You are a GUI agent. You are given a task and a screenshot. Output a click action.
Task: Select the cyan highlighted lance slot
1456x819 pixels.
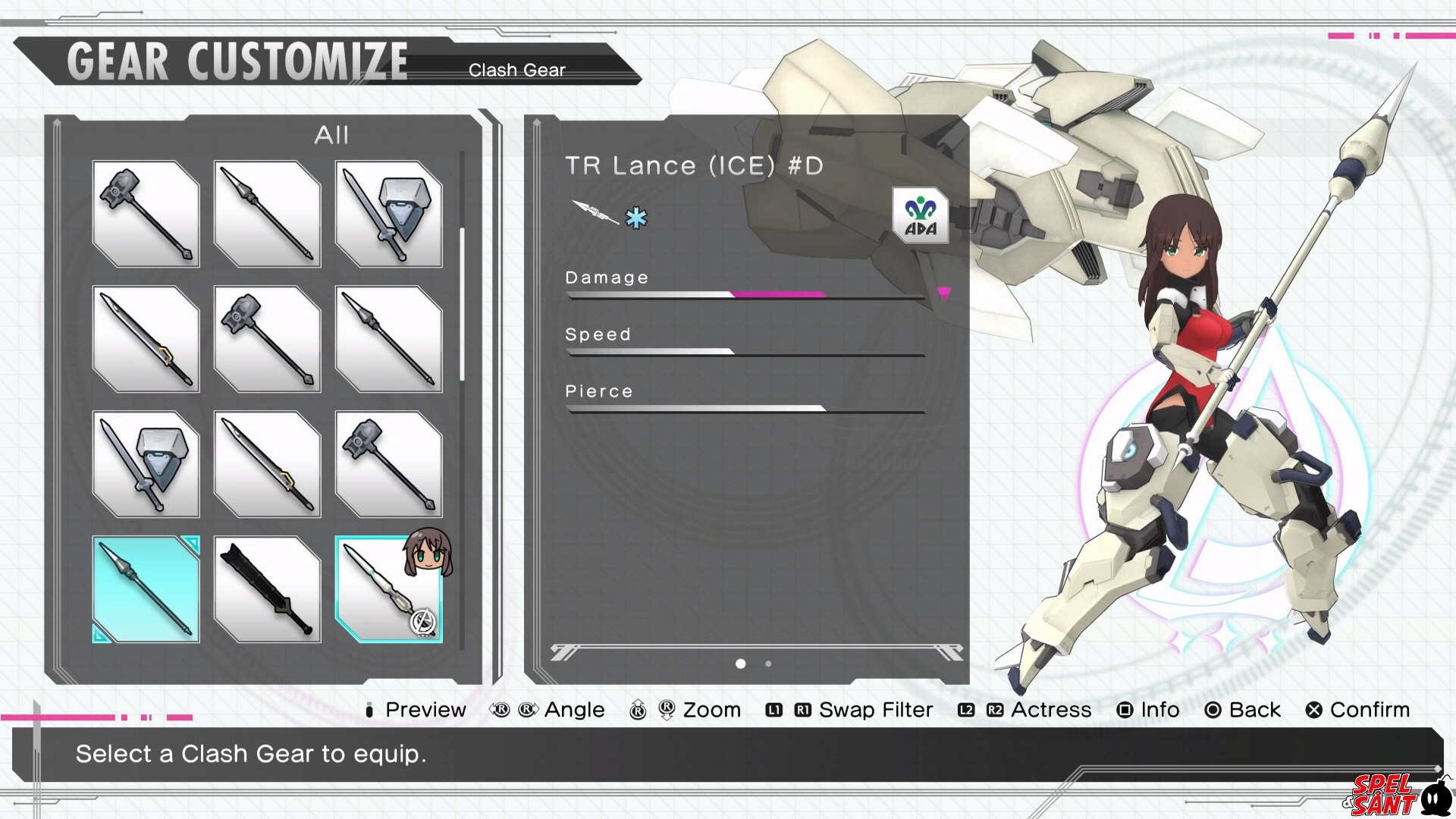(x=146, y=589)
